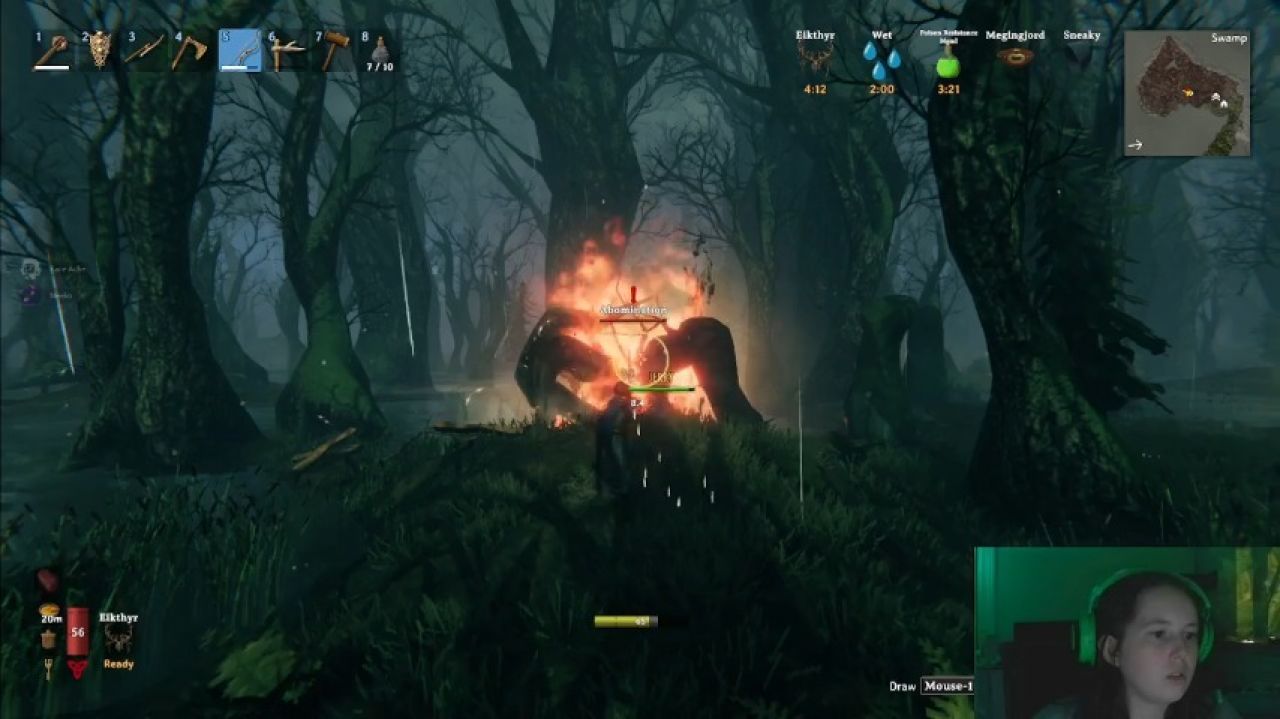Viewport: 1280px width, 719px height.
Task: Choose the axe in hotbar slot 4
Action: pos(190,50)
